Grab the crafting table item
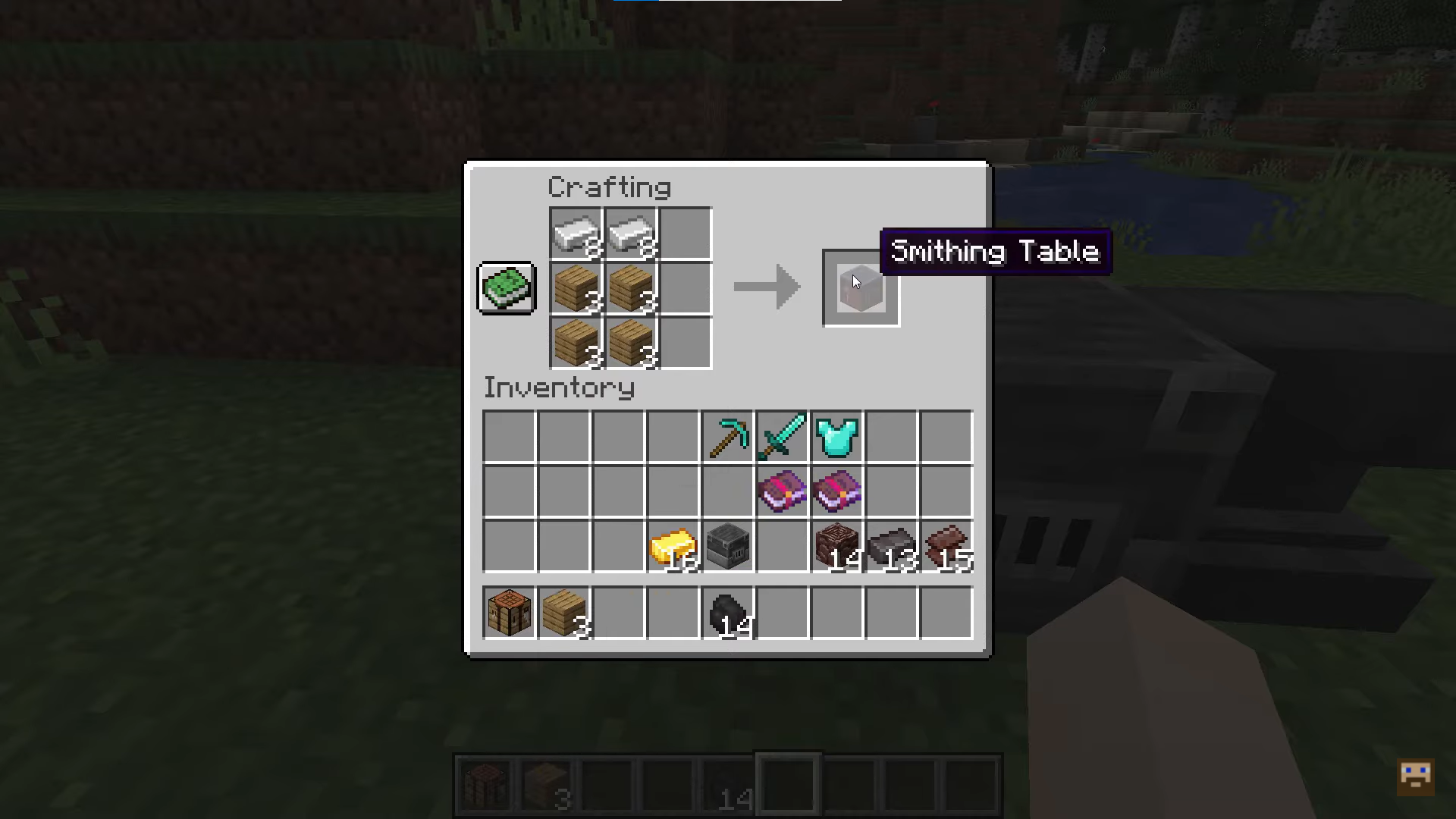This screenshot has height=819, width=1456. [508, 613]
